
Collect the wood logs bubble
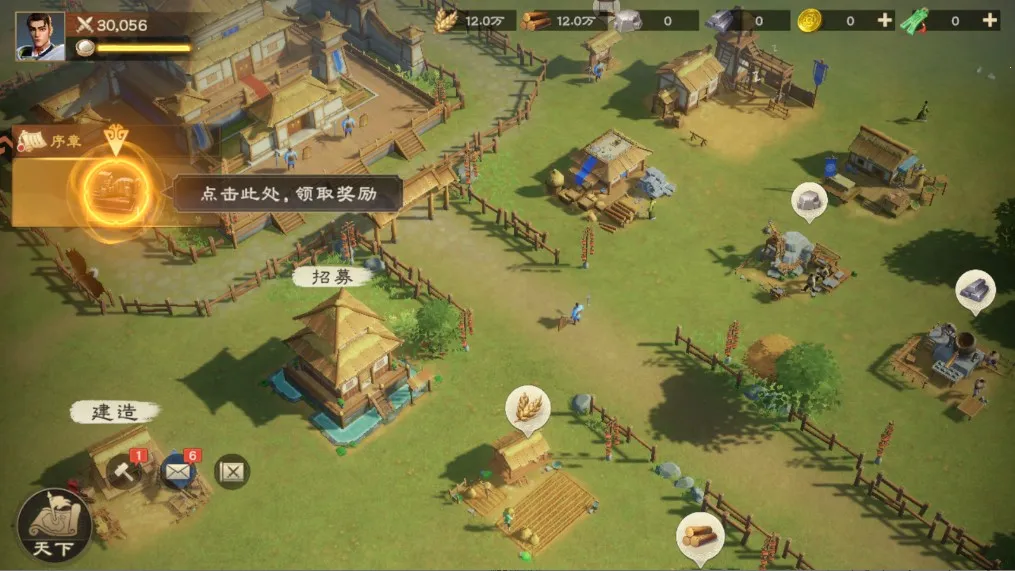point(699,533)
